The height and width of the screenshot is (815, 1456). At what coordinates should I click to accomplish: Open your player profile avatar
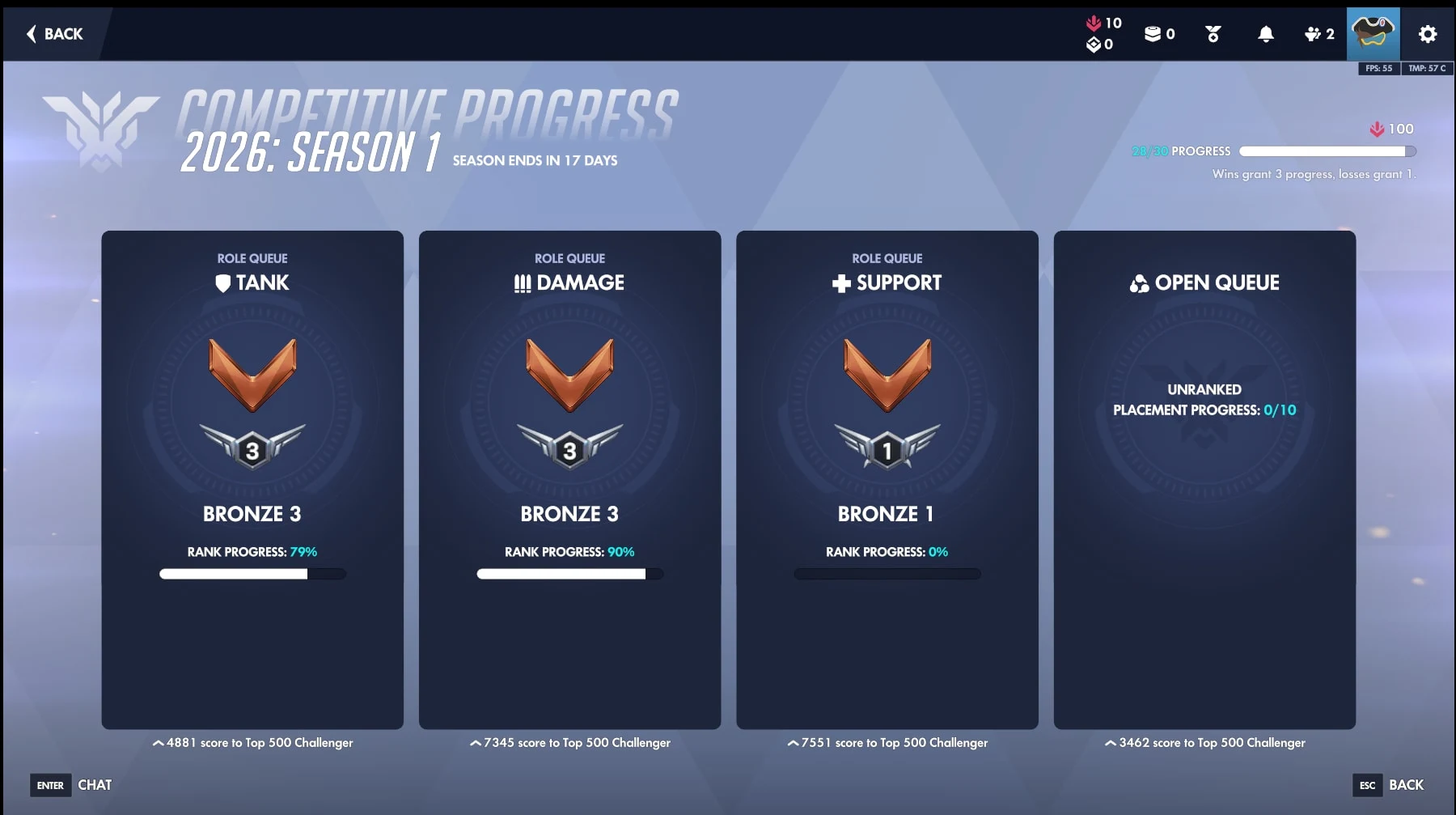1373,34
